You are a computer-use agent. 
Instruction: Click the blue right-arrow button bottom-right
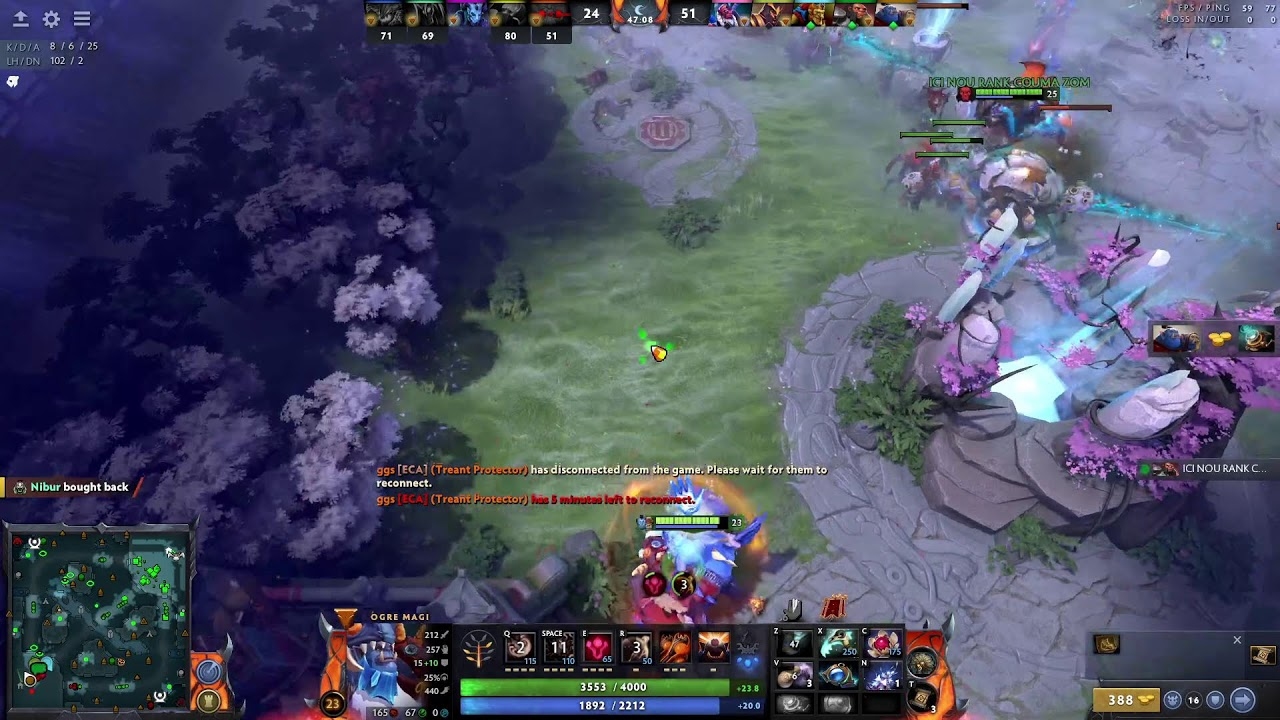coord(1242,700)
